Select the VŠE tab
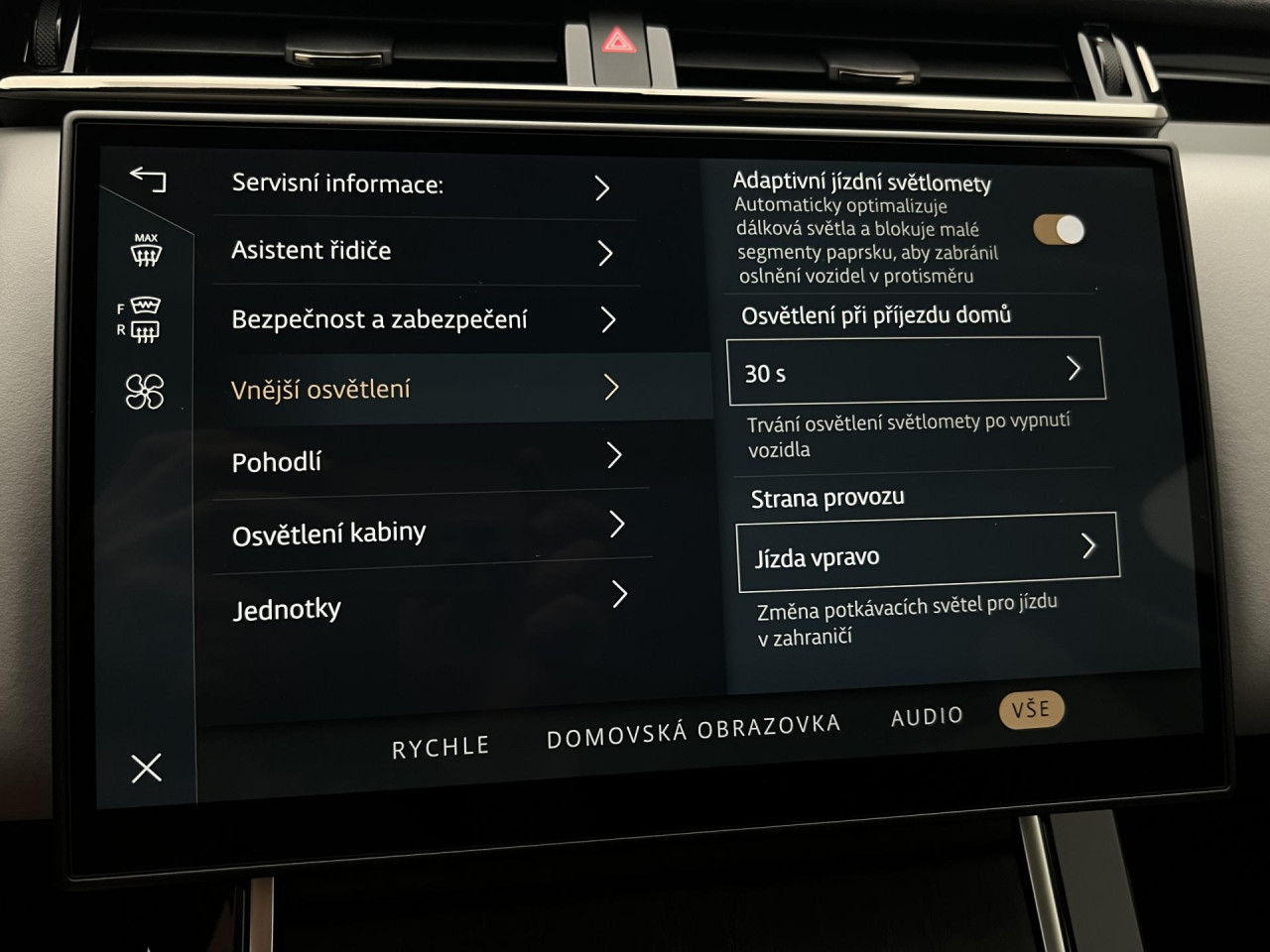 (1031, 709)
